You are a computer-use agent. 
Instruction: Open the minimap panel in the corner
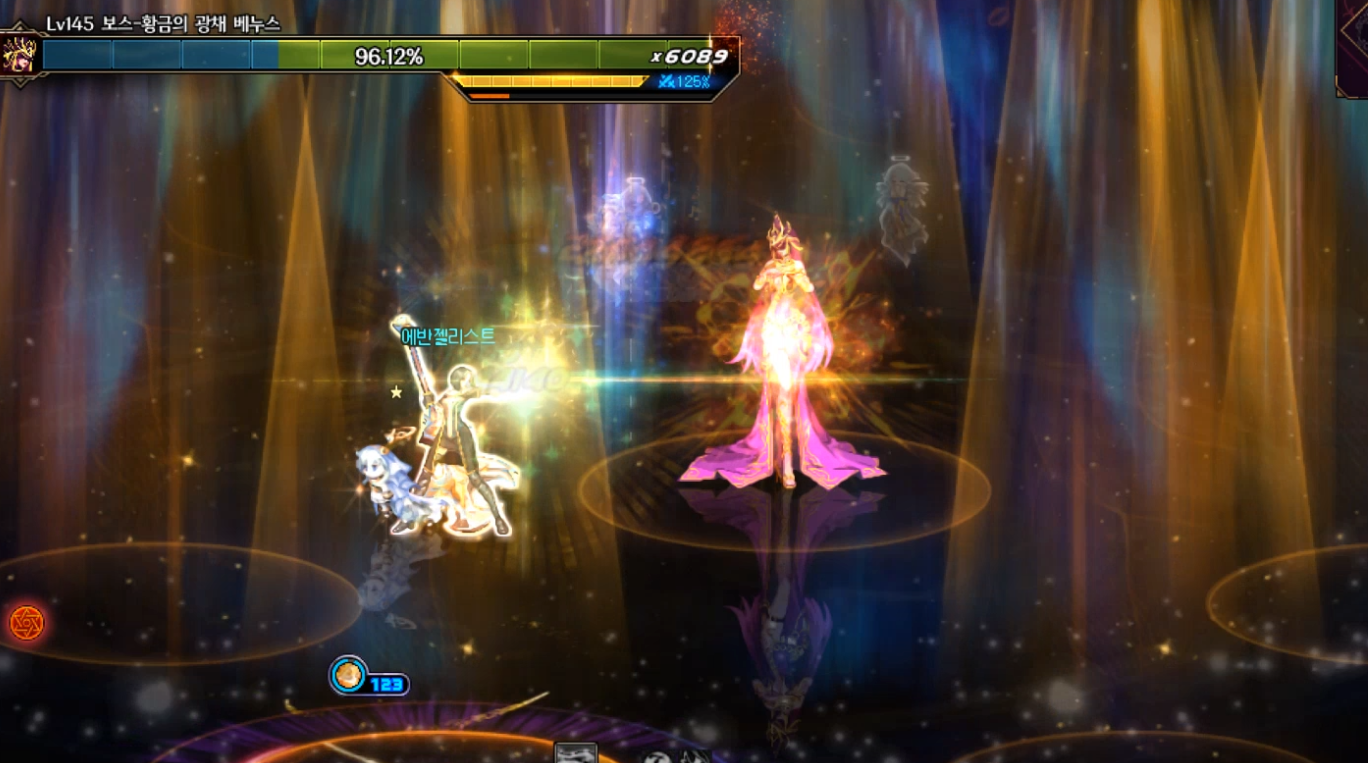point(1353,50)
